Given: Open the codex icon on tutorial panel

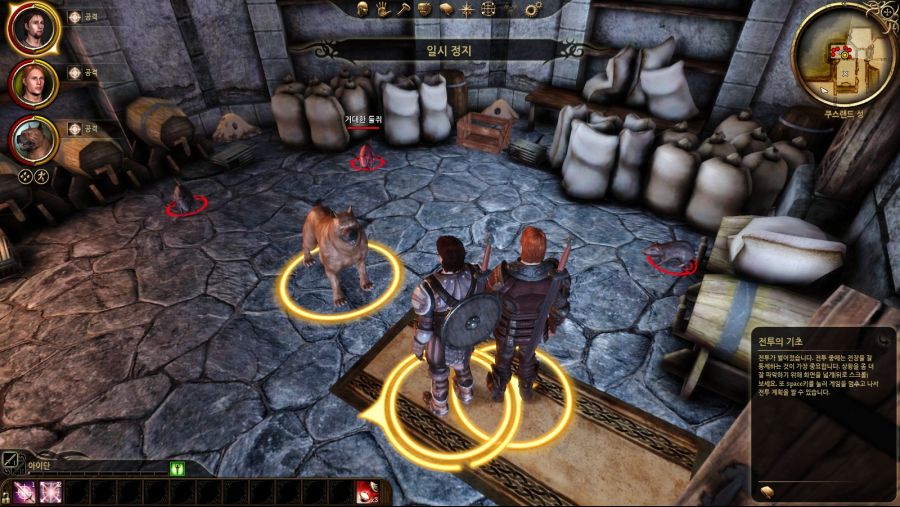Looking at the screenshot, I should pos(768,489).
